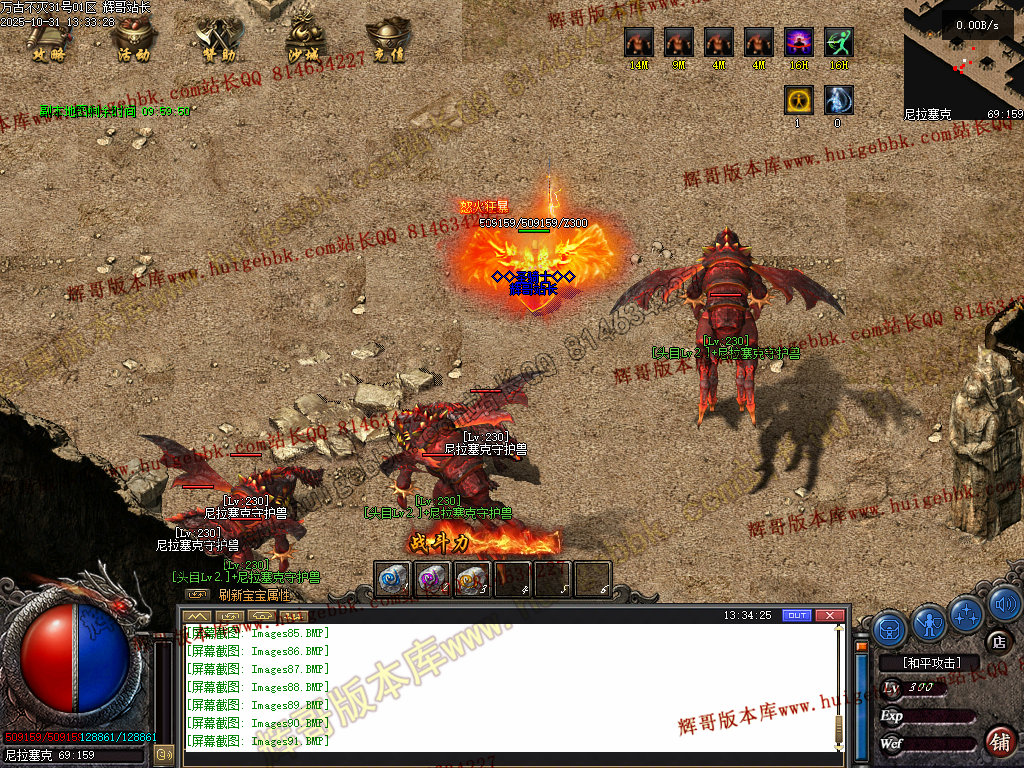Use the orange scroll in hotbar slot 3
The width and height of the screenshot is (1024, 768).
pos(472,579)
